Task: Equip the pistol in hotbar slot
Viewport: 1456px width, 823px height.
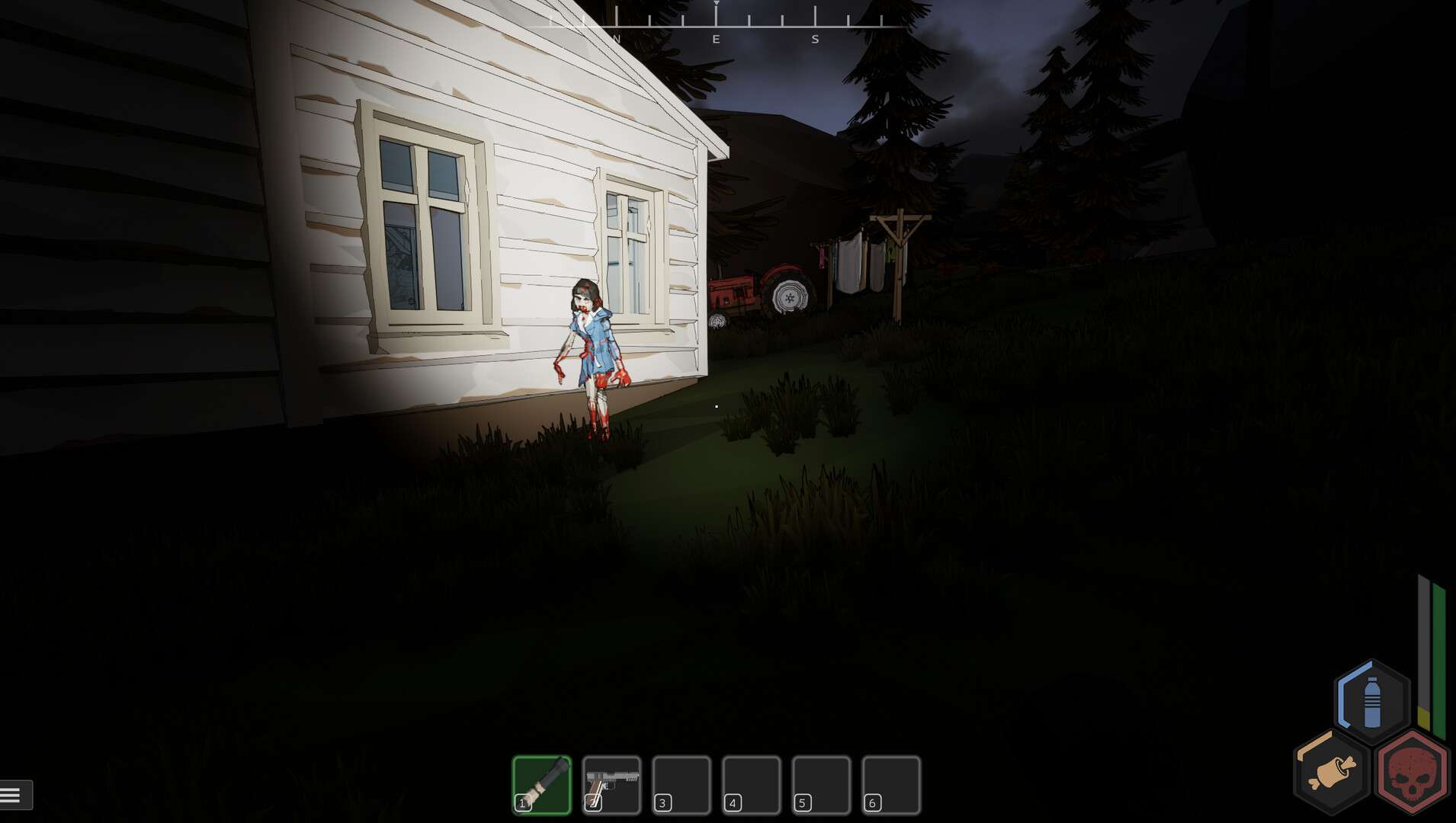Action: point(611,785)
